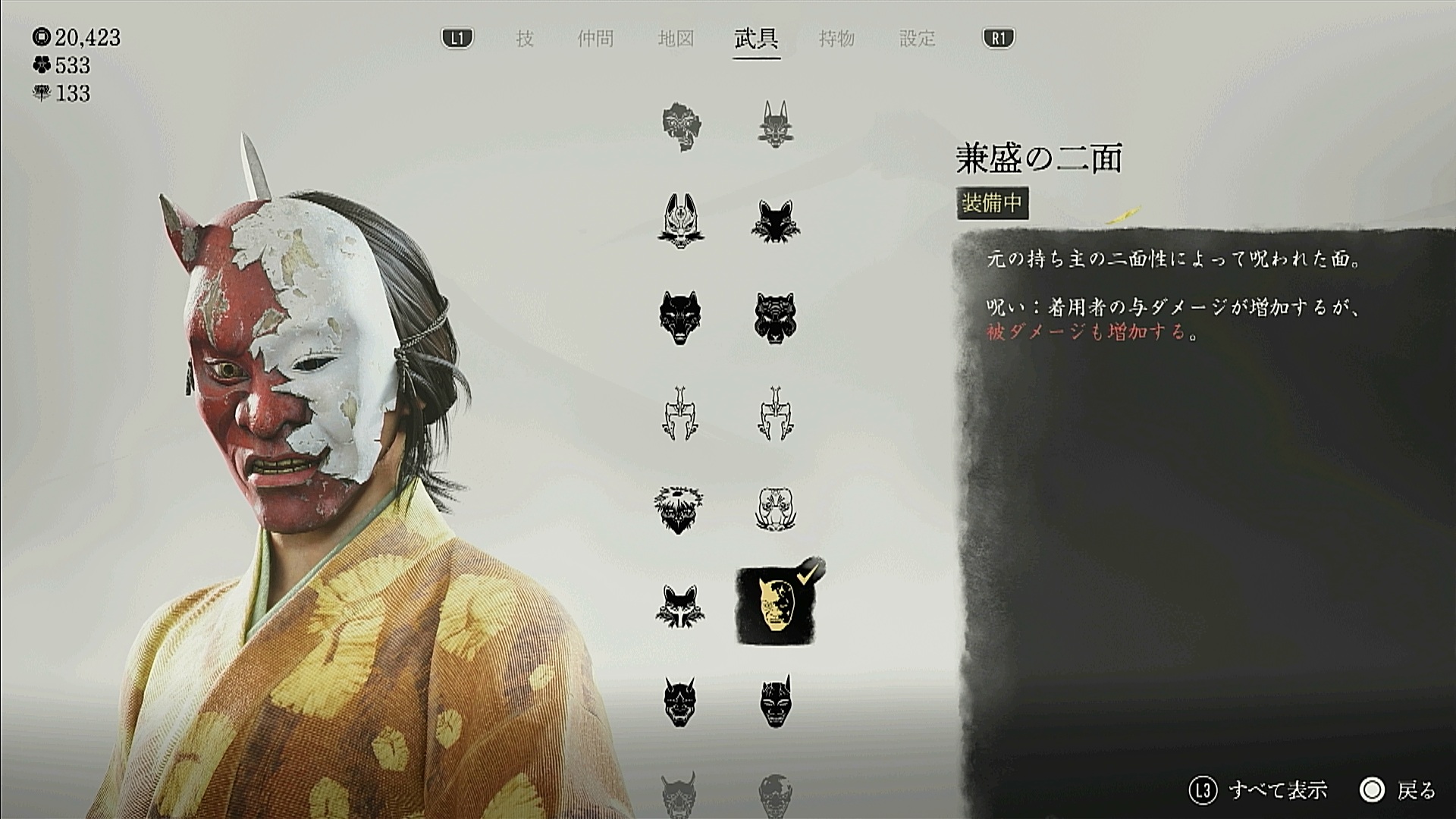
Task: Select the torn gray mask icon
Action: (681, 126)
